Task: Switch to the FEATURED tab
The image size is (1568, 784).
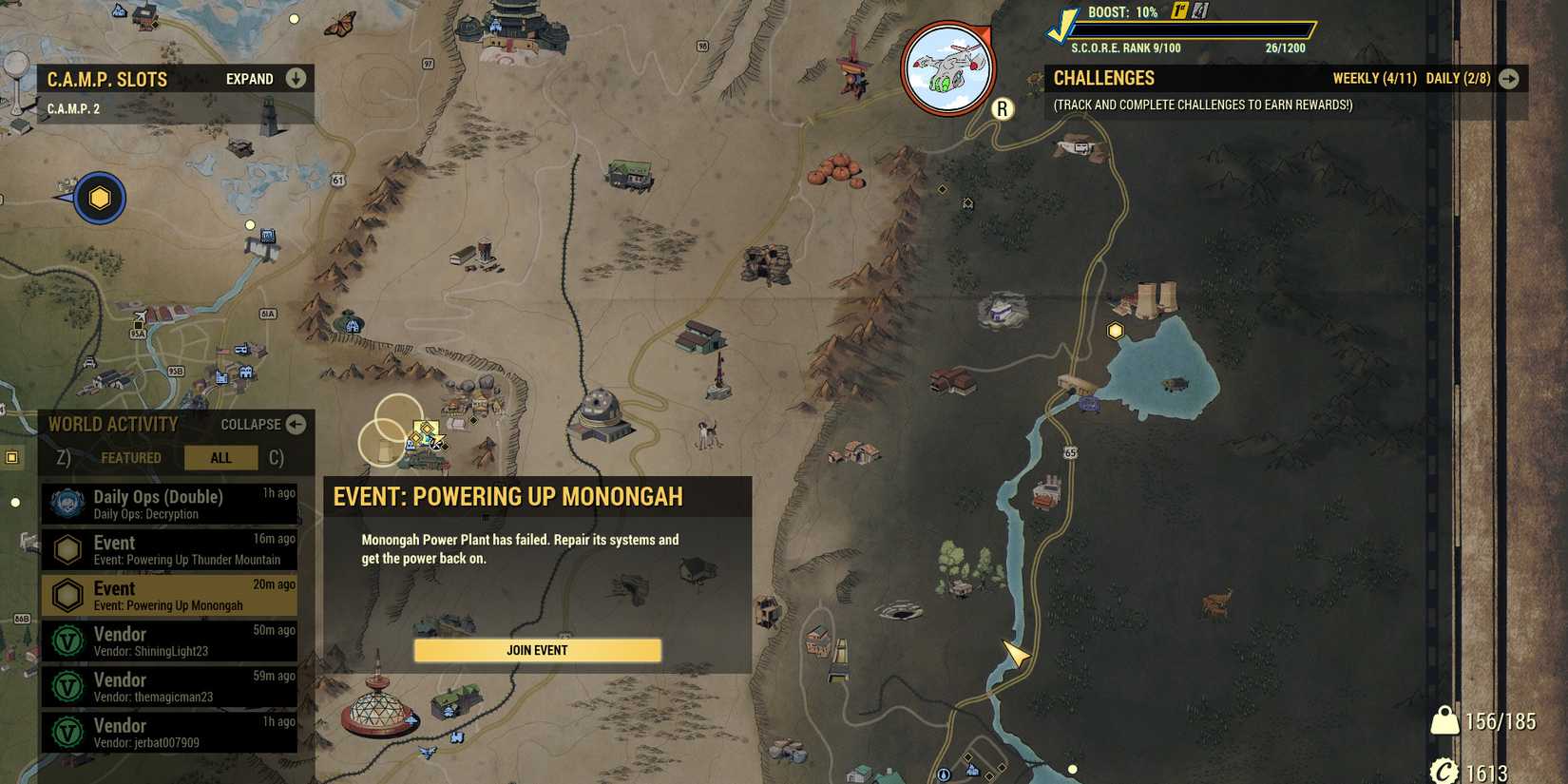Action: coord(131,457)
